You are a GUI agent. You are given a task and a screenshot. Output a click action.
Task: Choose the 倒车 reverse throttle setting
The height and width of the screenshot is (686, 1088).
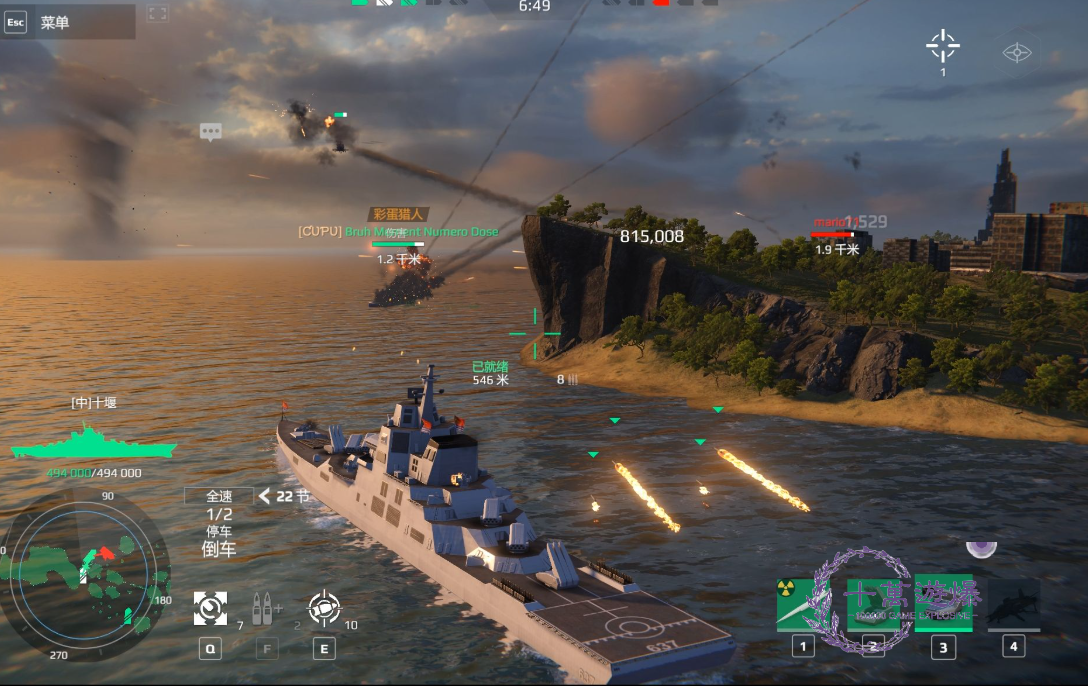(218, 549)
